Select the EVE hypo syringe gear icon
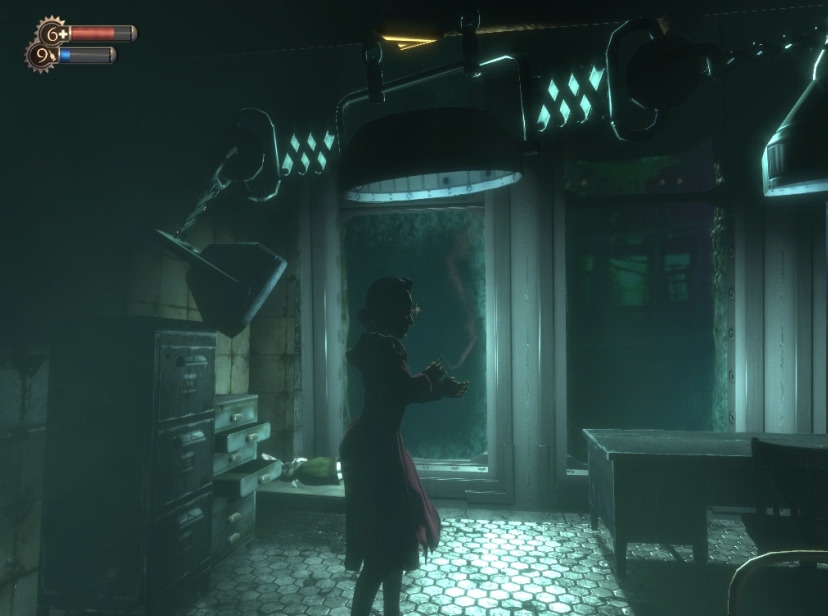 [41, 55]
